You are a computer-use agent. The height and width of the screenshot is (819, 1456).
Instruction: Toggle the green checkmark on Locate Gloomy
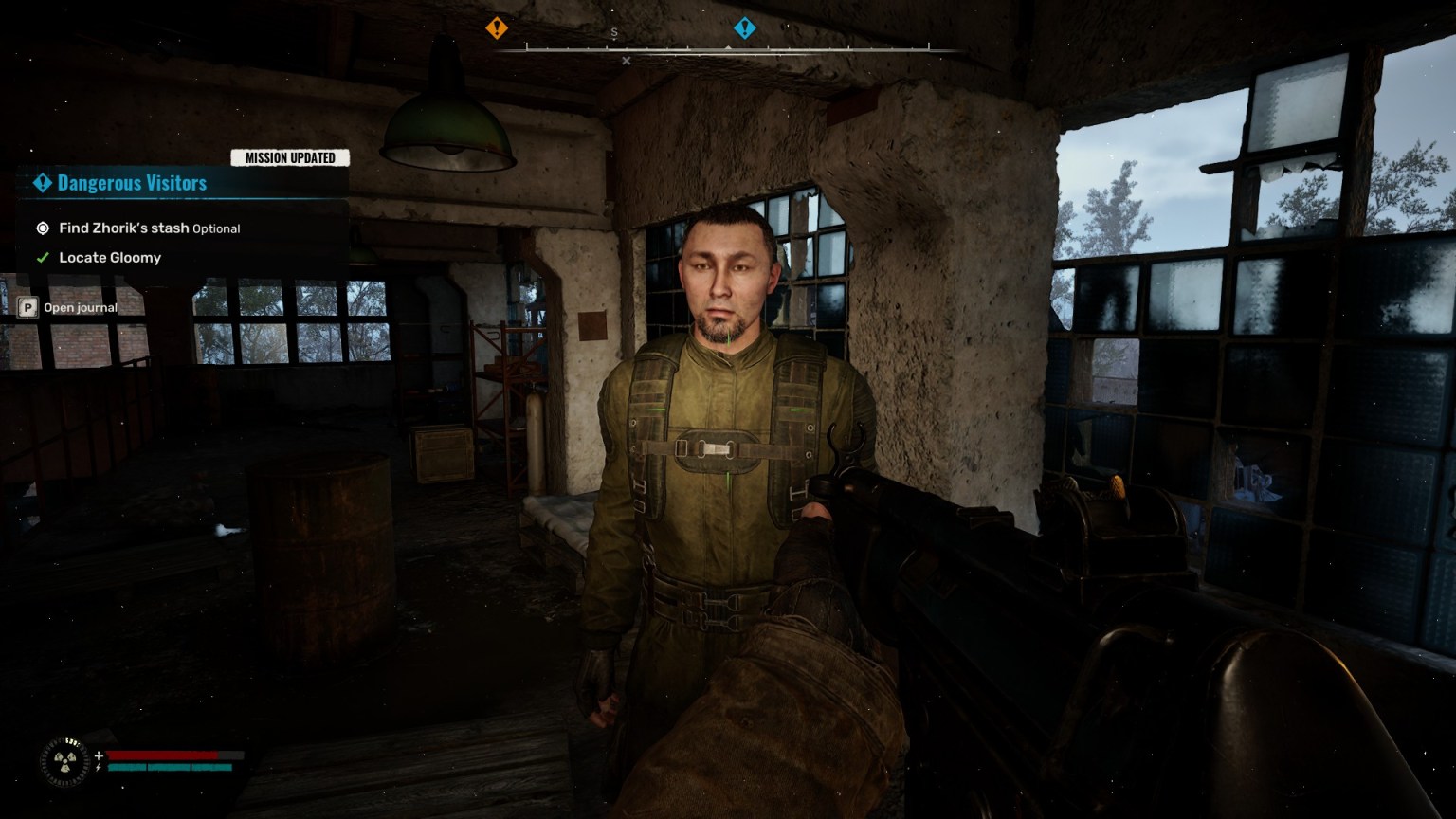click(x=42, y=257)
